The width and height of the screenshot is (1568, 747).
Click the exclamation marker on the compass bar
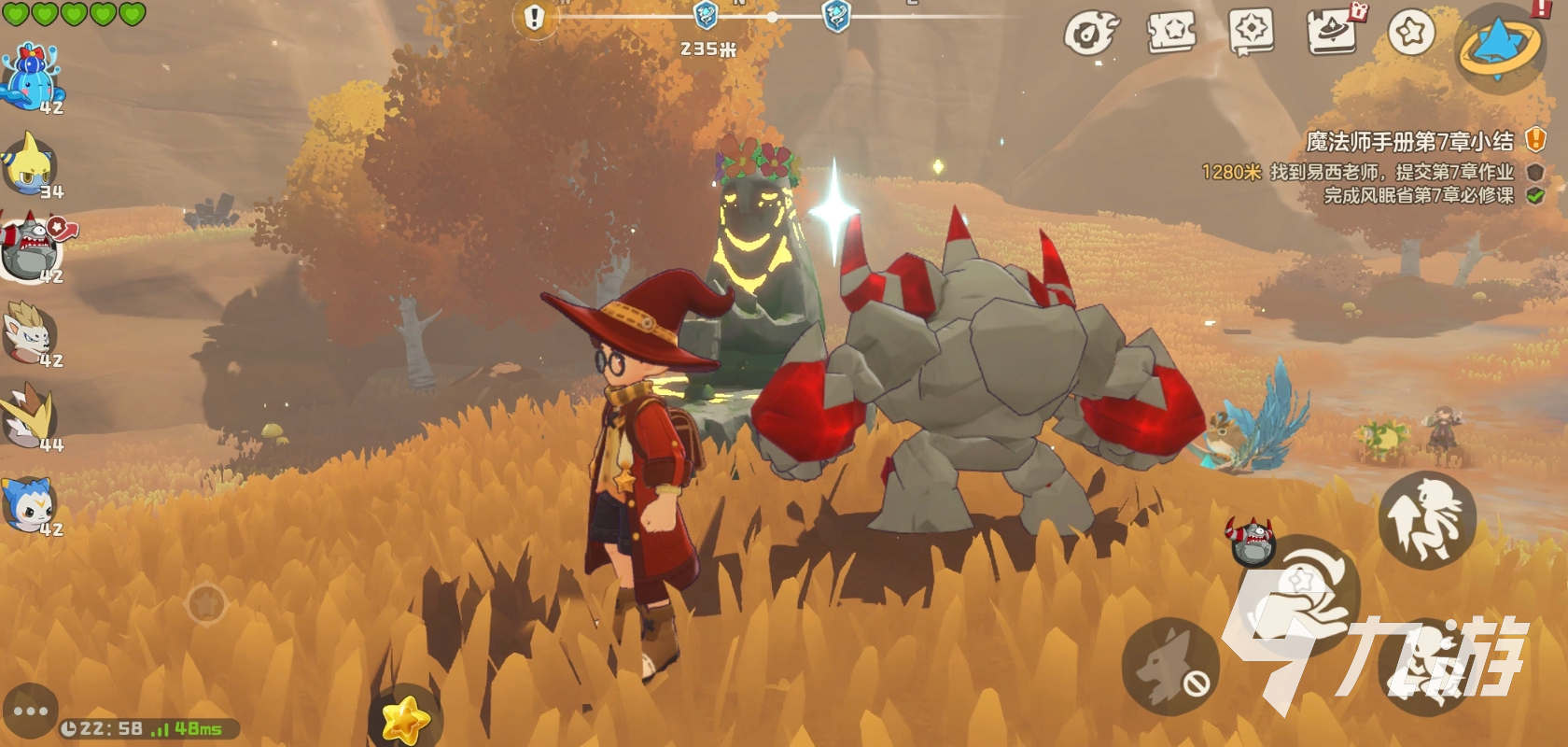[x=534, y=17]
